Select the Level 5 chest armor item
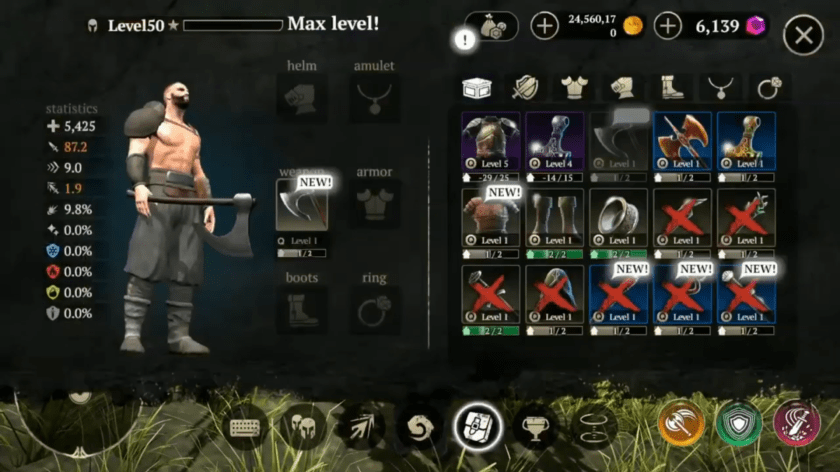The image size is (840, 472). pyautogui.click(x=491, y=141)
